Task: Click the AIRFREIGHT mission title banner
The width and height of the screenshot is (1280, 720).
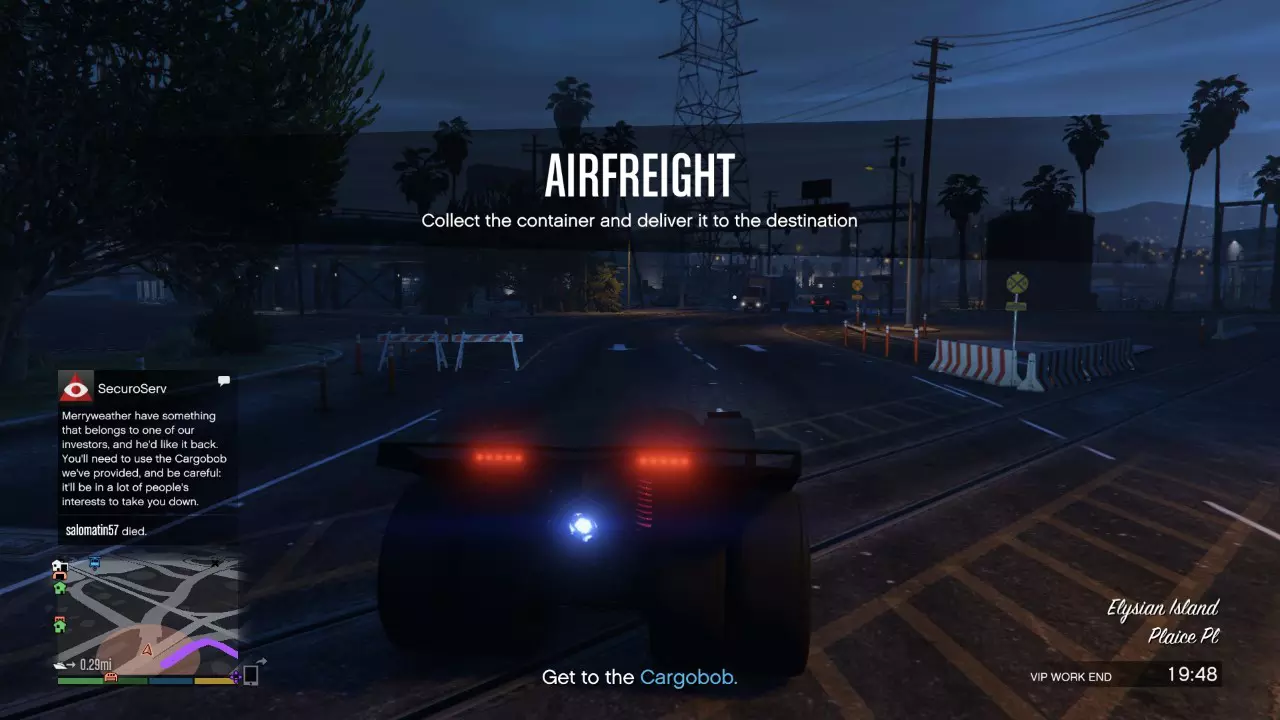Action: (x=640, y=174)
